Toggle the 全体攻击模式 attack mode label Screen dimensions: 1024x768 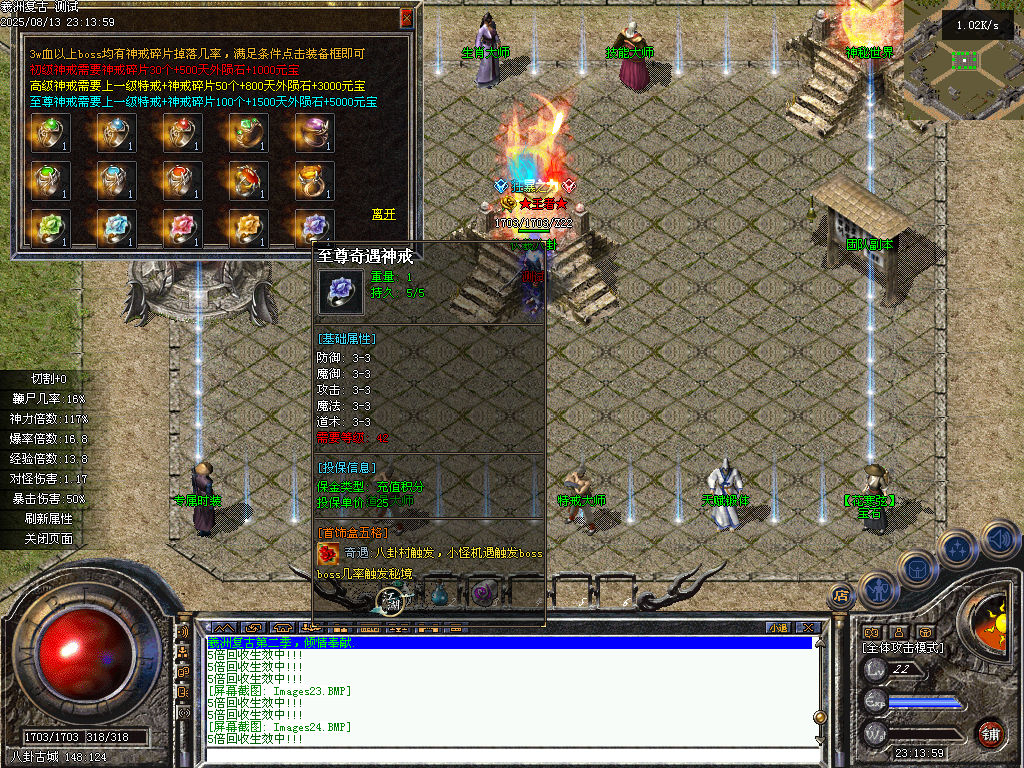point(904,648)
